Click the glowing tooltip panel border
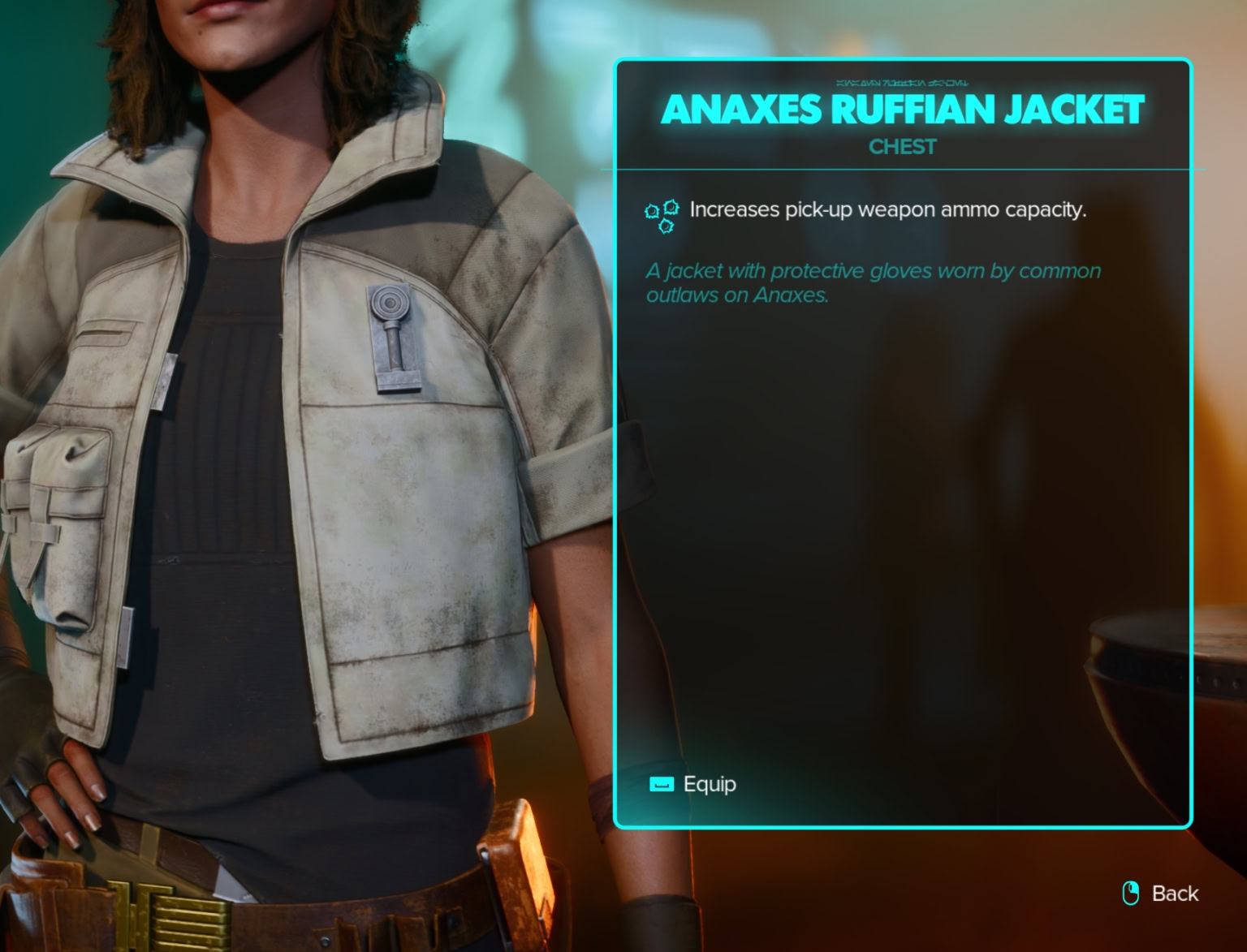 pos(619,446)
